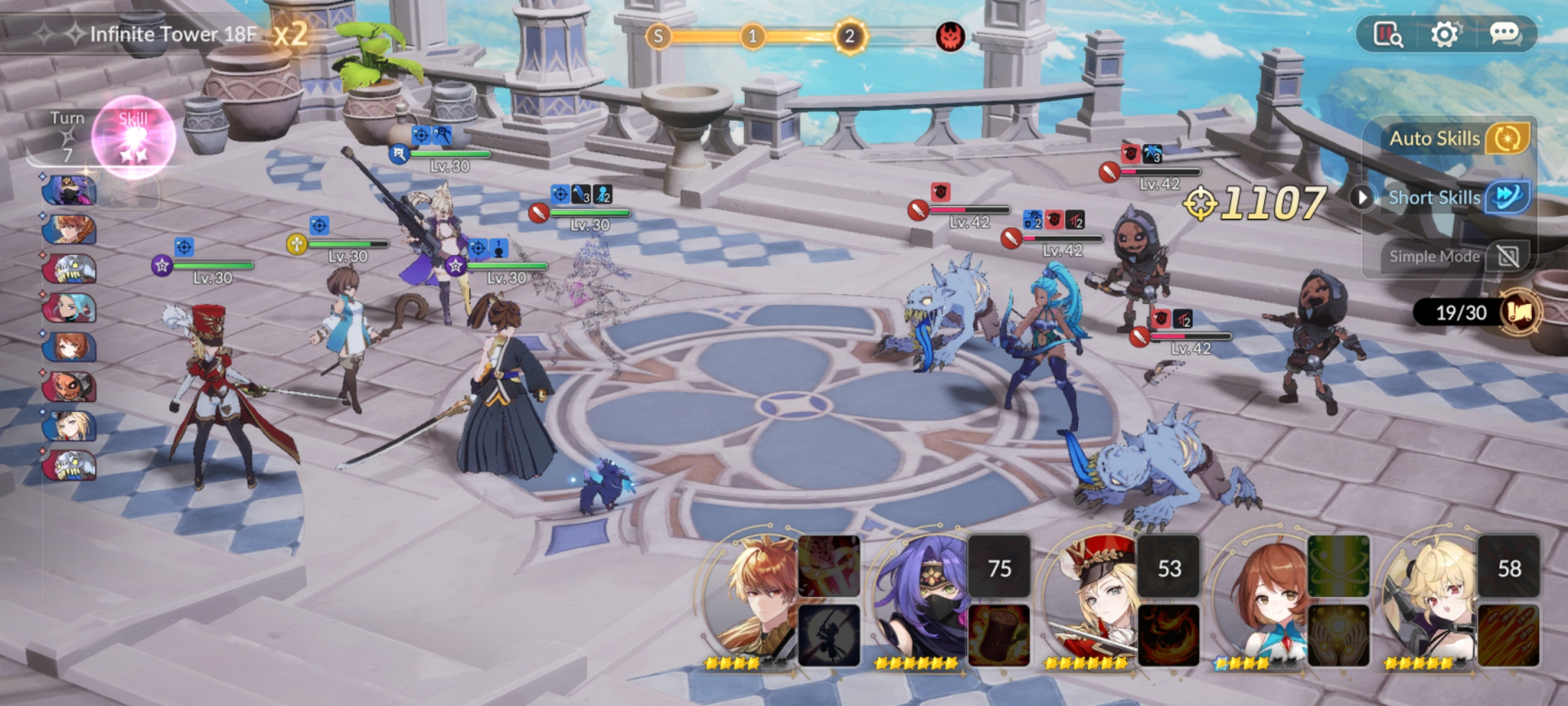Use the glowing hands healing skill

(x=1339, y=635)
